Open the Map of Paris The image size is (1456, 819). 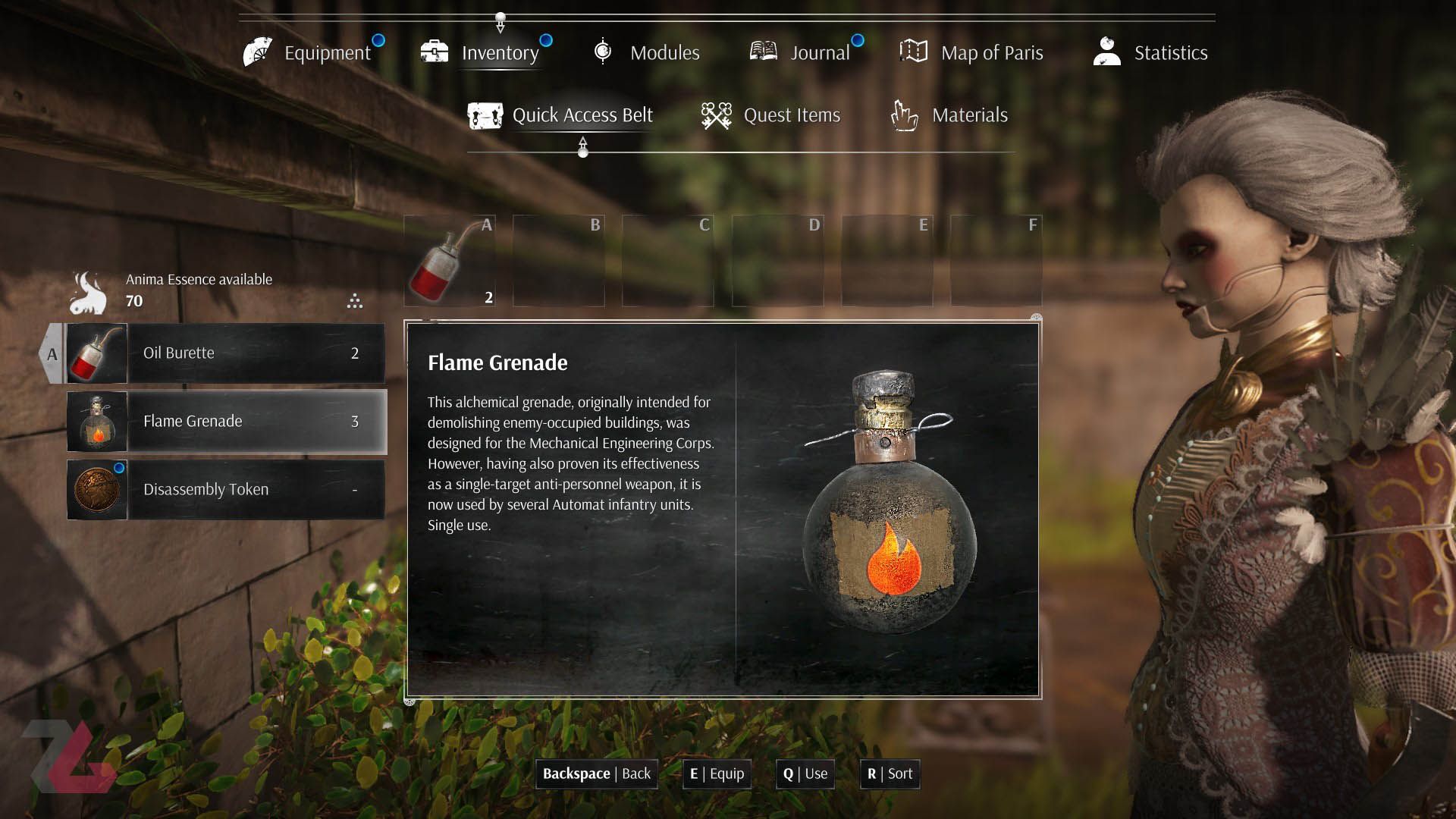tap(972, 52)
